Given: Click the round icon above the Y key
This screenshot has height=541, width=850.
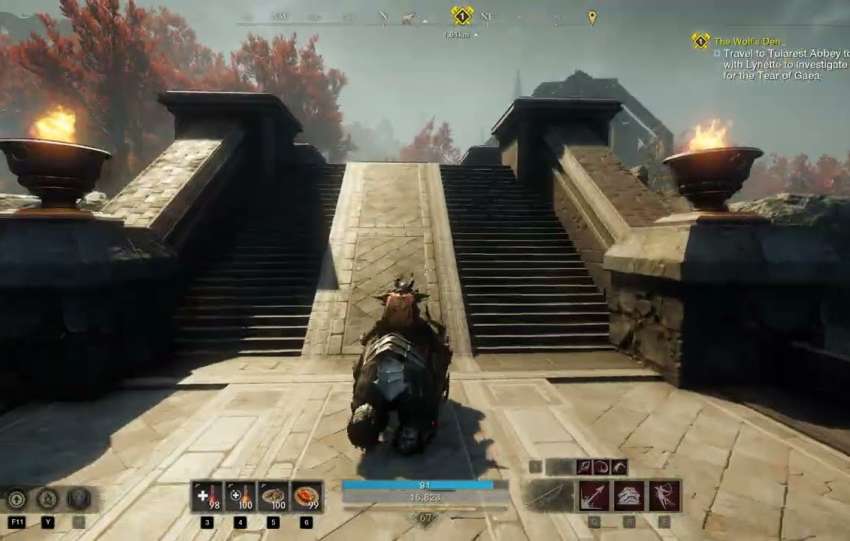Looking at the screenshot, I should pyautogui.click(x=47, y=499).
